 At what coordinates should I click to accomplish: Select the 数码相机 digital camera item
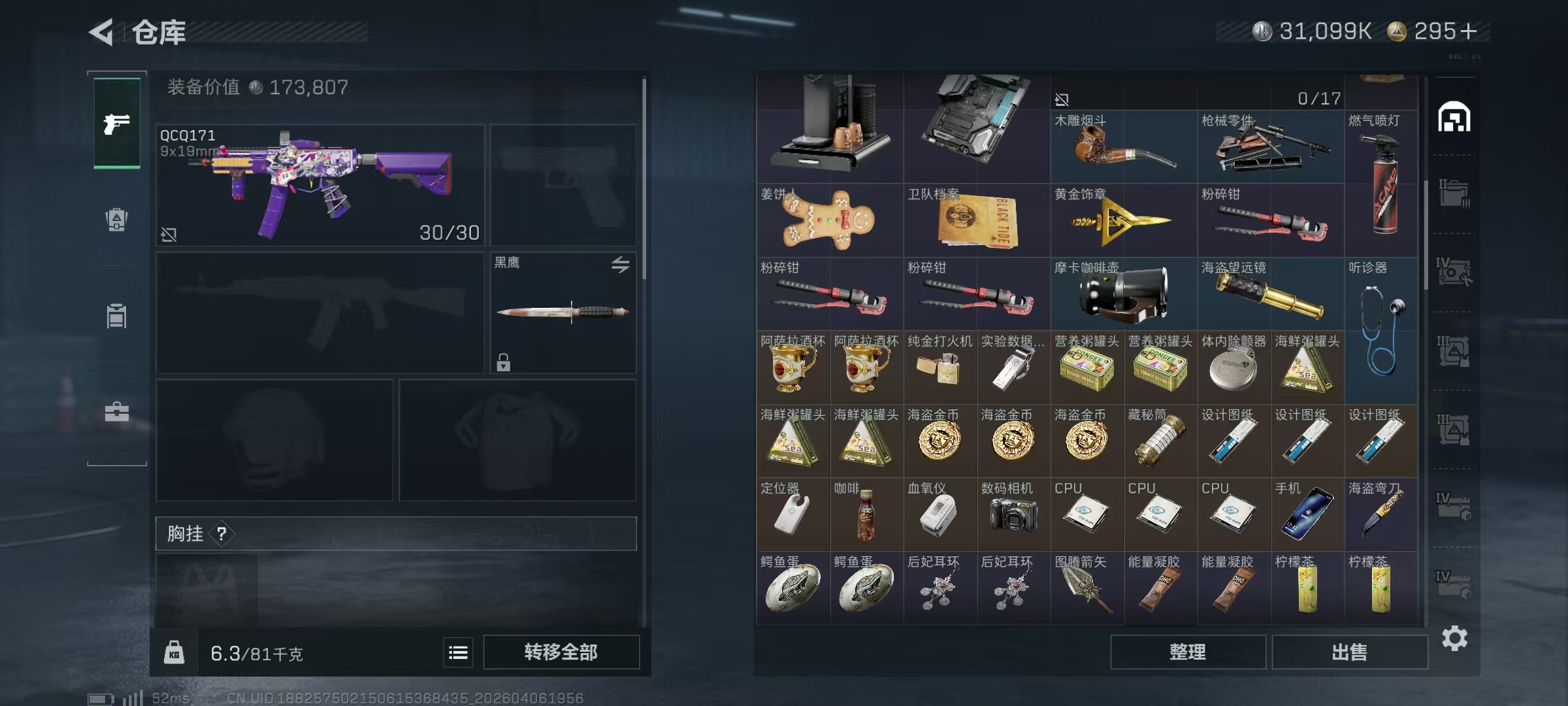coord(1013,514)
